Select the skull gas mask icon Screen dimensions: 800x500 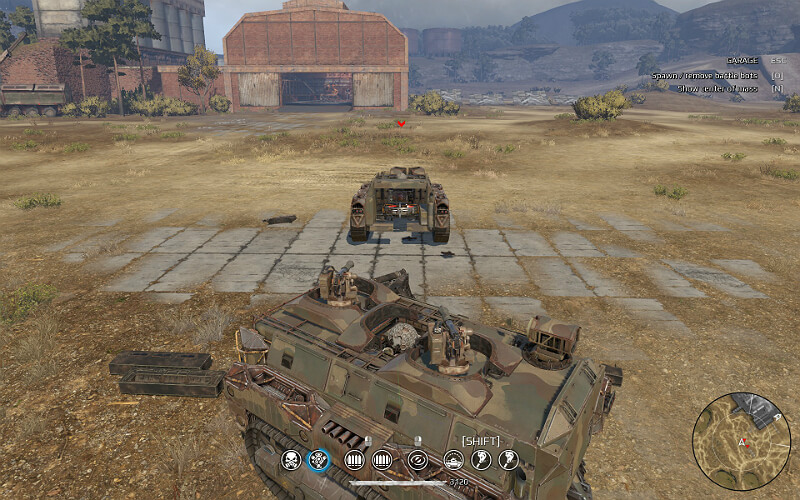point(291,460)
